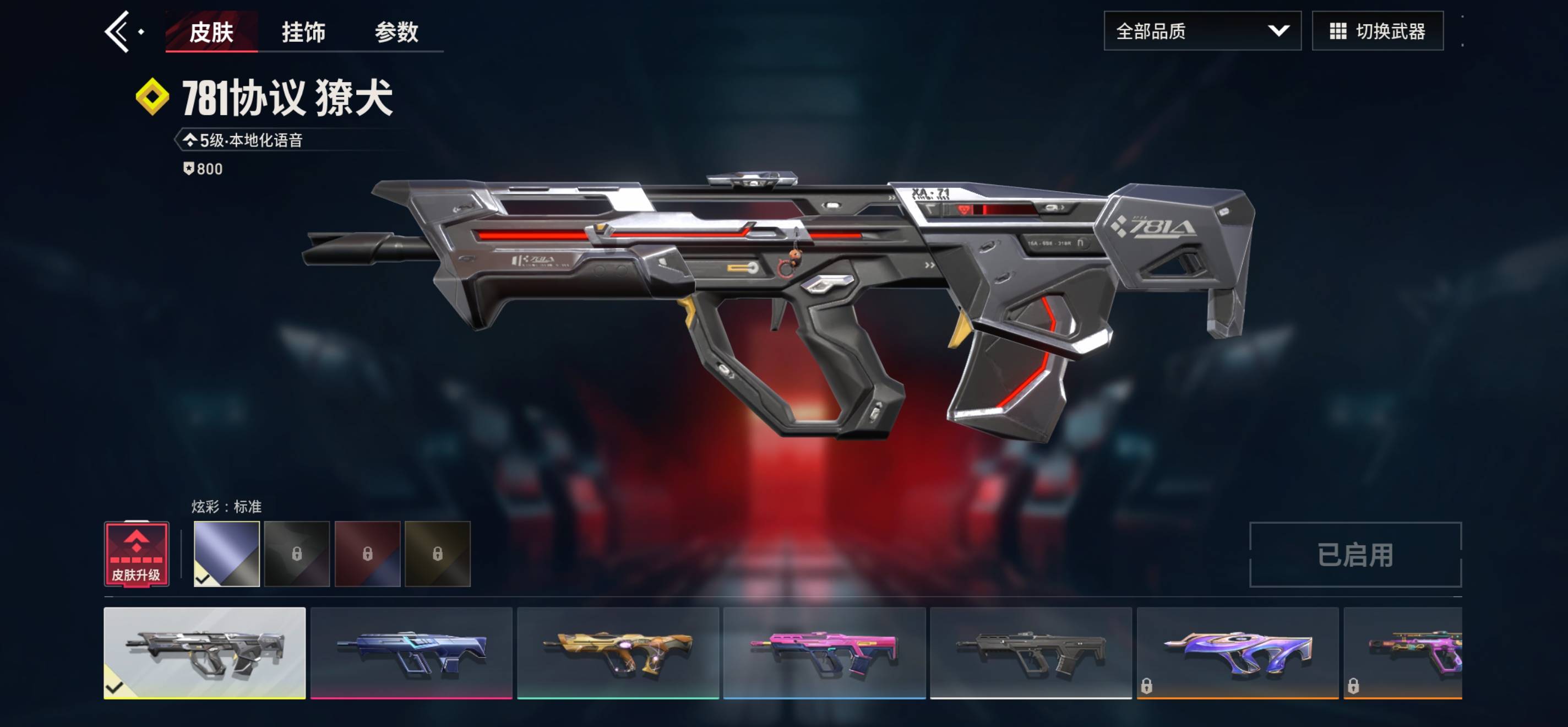Select the 皮肤 tab
This screenshot has width=1568, height=727.
(x=211, y=31)
